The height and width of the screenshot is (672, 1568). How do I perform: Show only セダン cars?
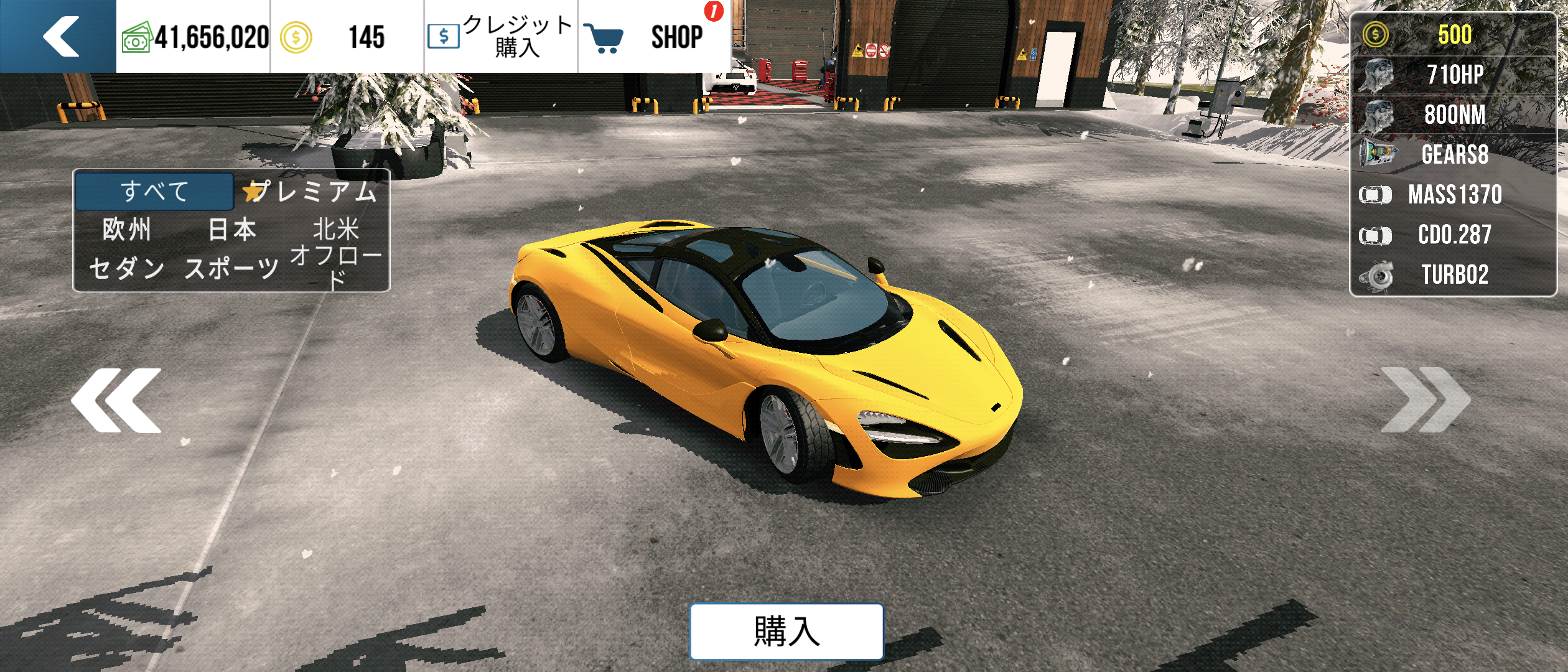[x=127, y=269]
